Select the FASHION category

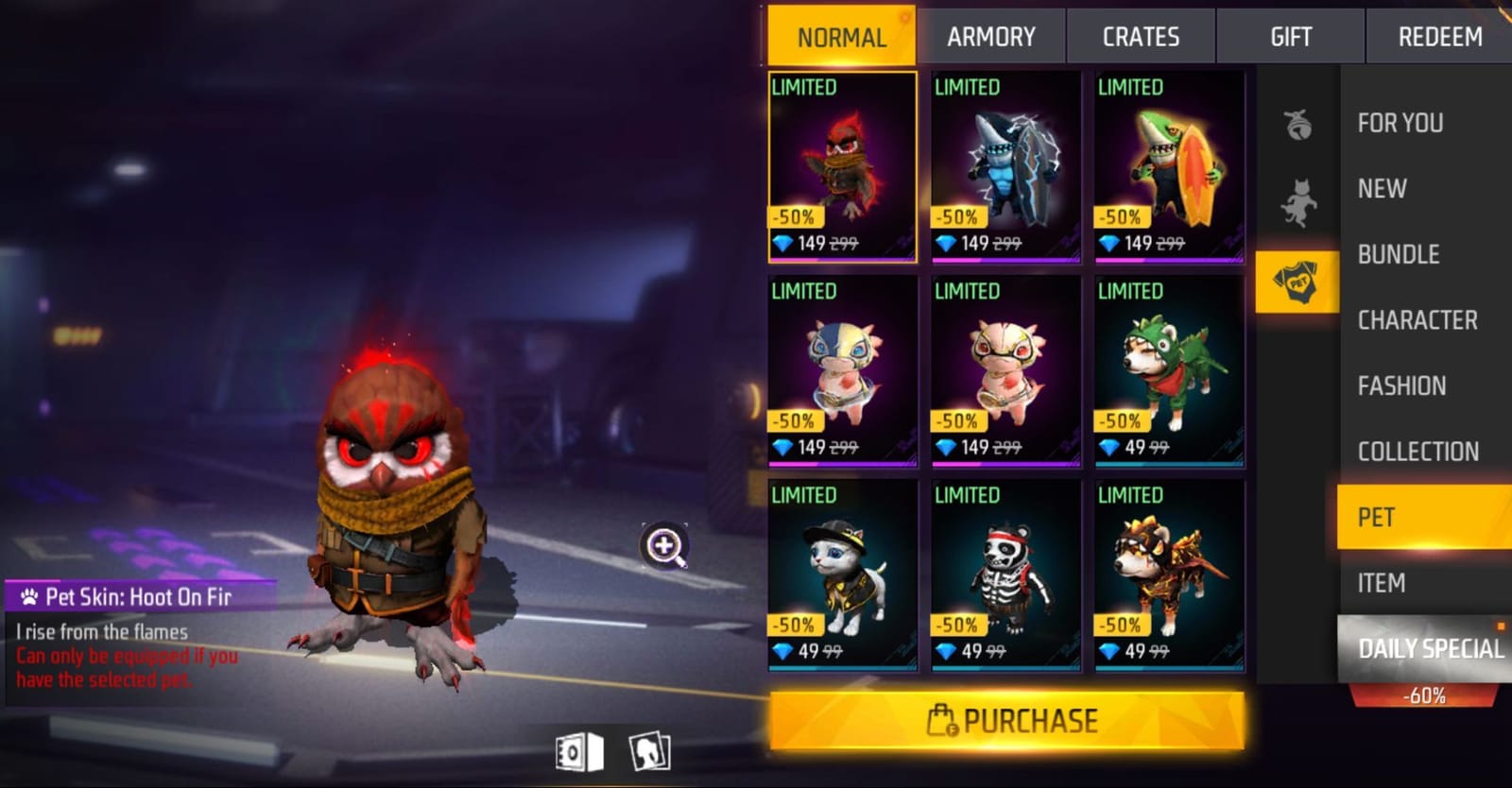(1401, 385)
